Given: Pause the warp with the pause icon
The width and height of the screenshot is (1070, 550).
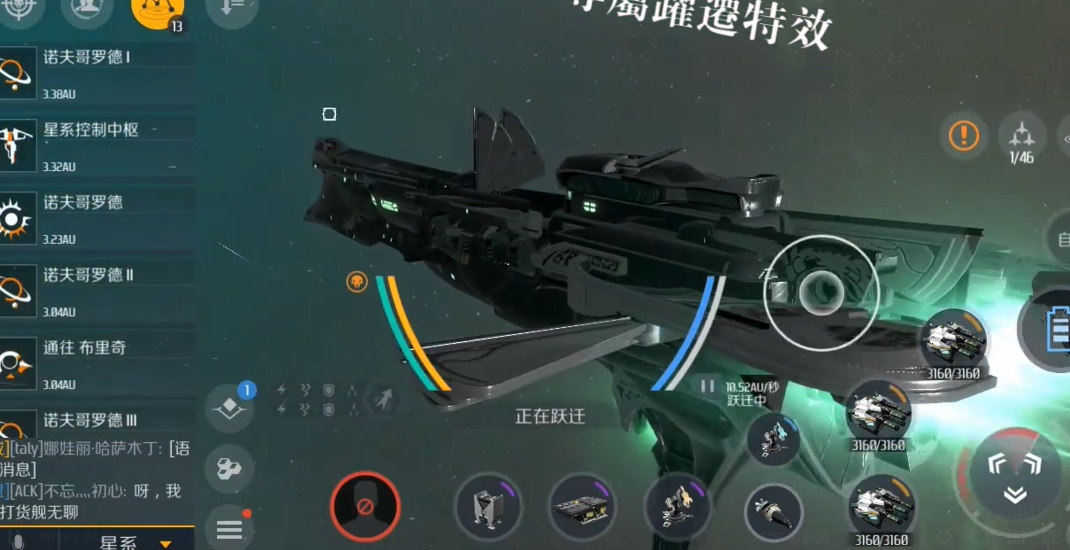Looking at the screenshot, I should [x=707, y=386].
